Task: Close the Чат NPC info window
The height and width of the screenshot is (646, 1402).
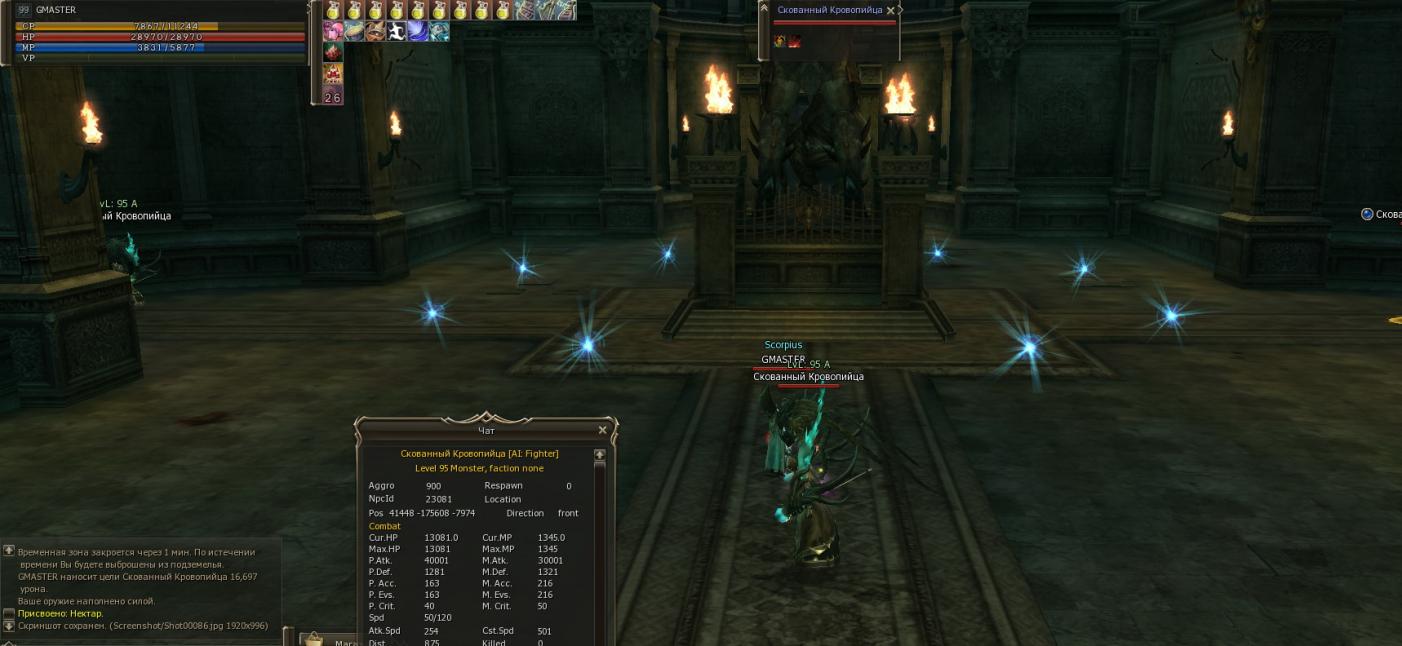Action: tap(602, 430)
